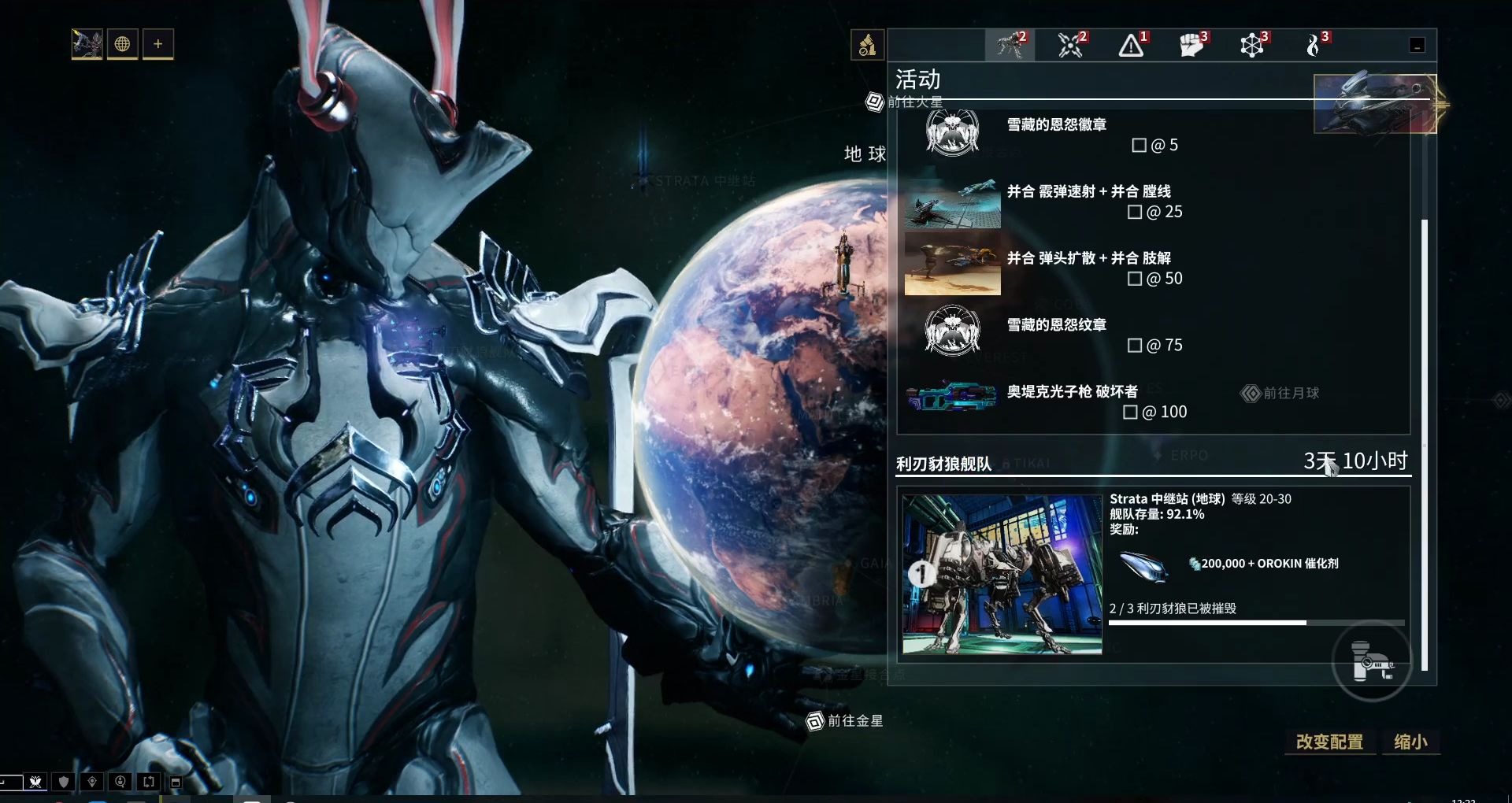Select the clenched fist tab
The image size is (1512, 803).
(x=1192, y=46)
